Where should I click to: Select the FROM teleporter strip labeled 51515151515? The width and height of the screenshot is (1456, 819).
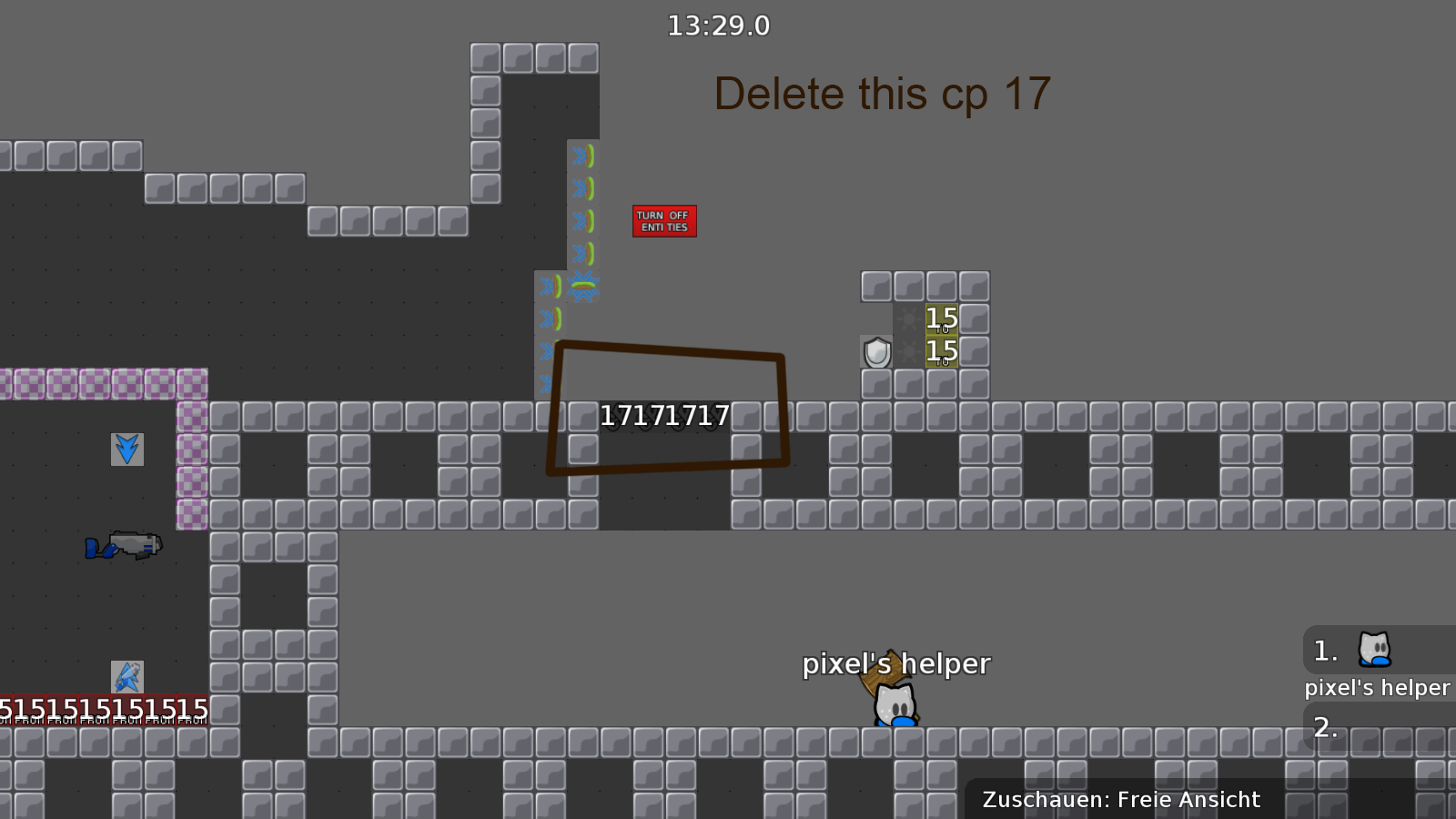(103, 708)
